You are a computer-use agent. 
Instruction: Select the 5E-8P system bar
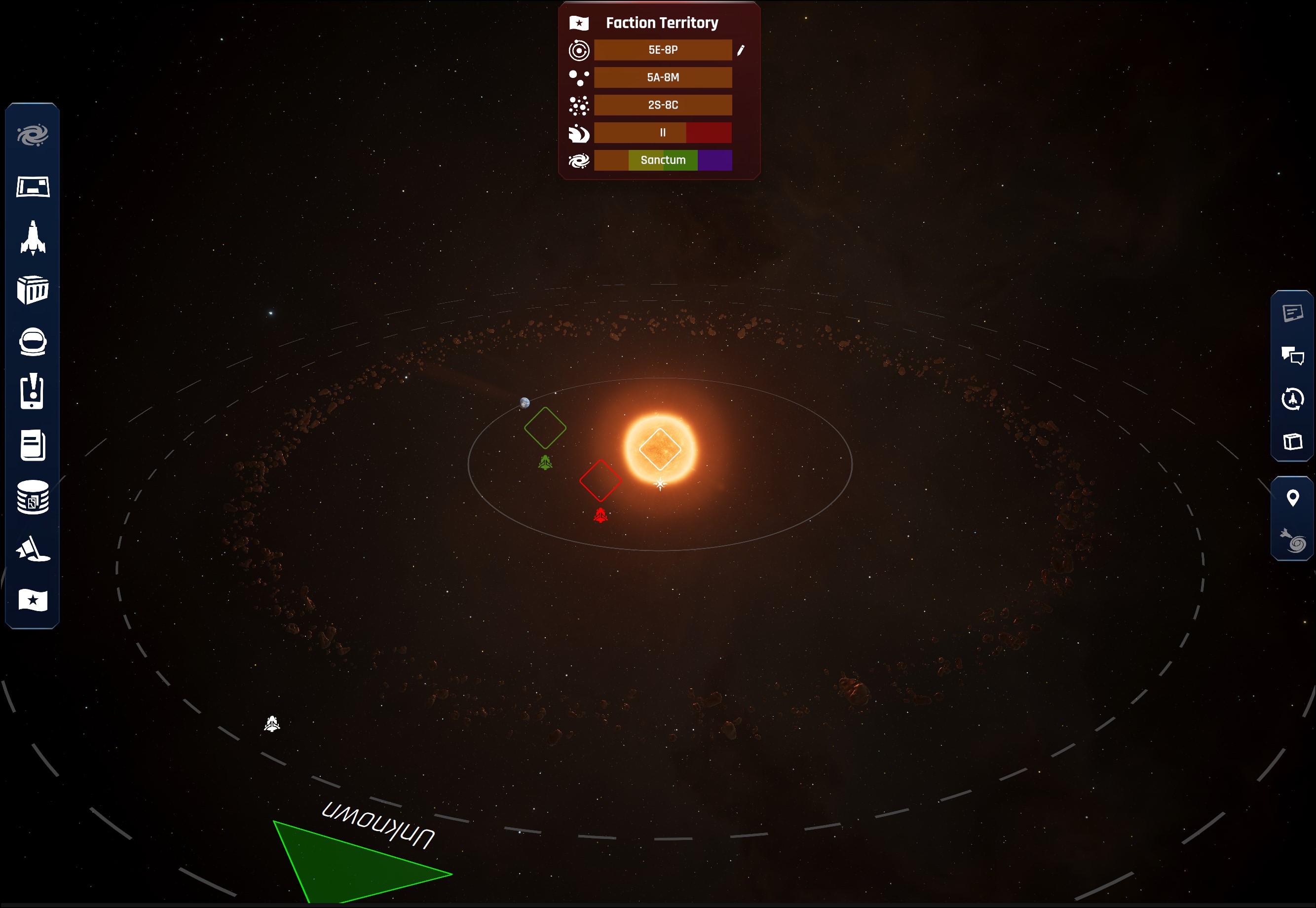[663, 50]
